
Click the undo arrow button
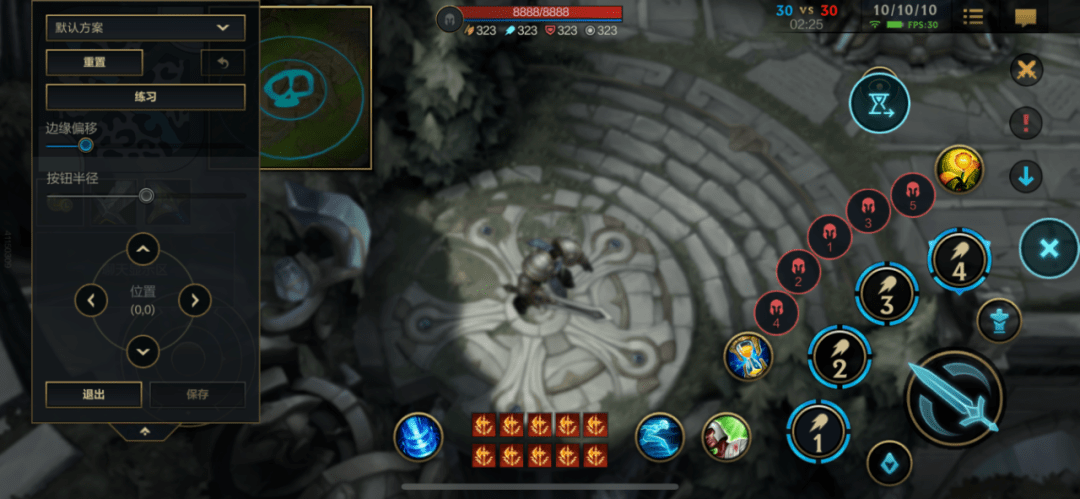coord(223,63)
